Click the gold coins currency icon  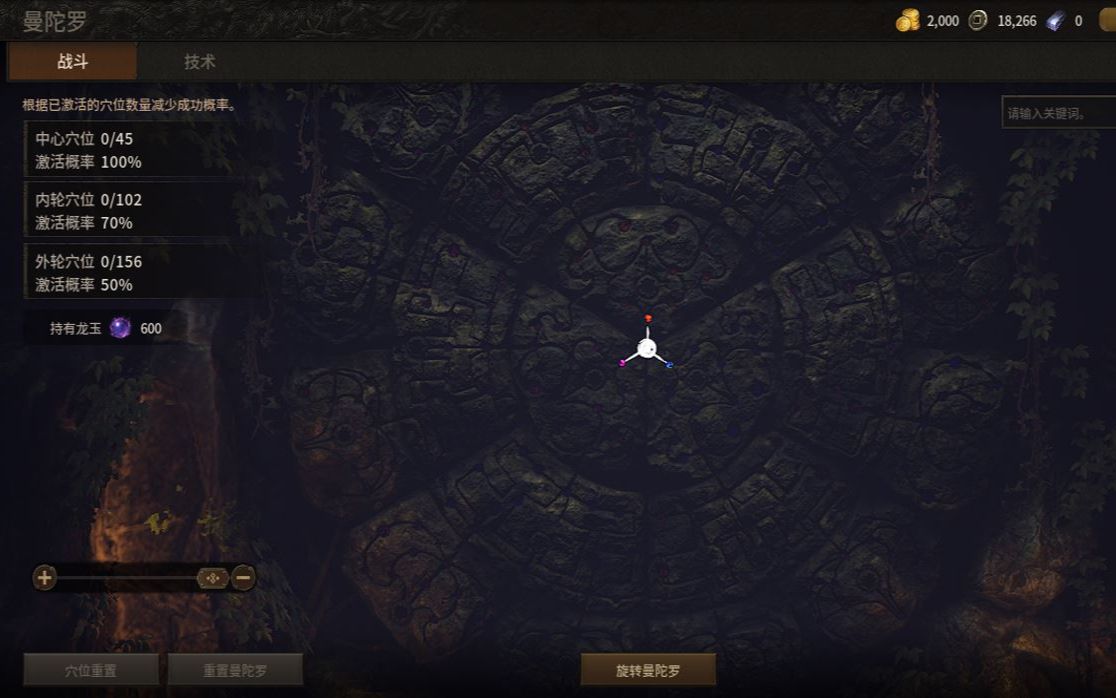coord(907,20)
